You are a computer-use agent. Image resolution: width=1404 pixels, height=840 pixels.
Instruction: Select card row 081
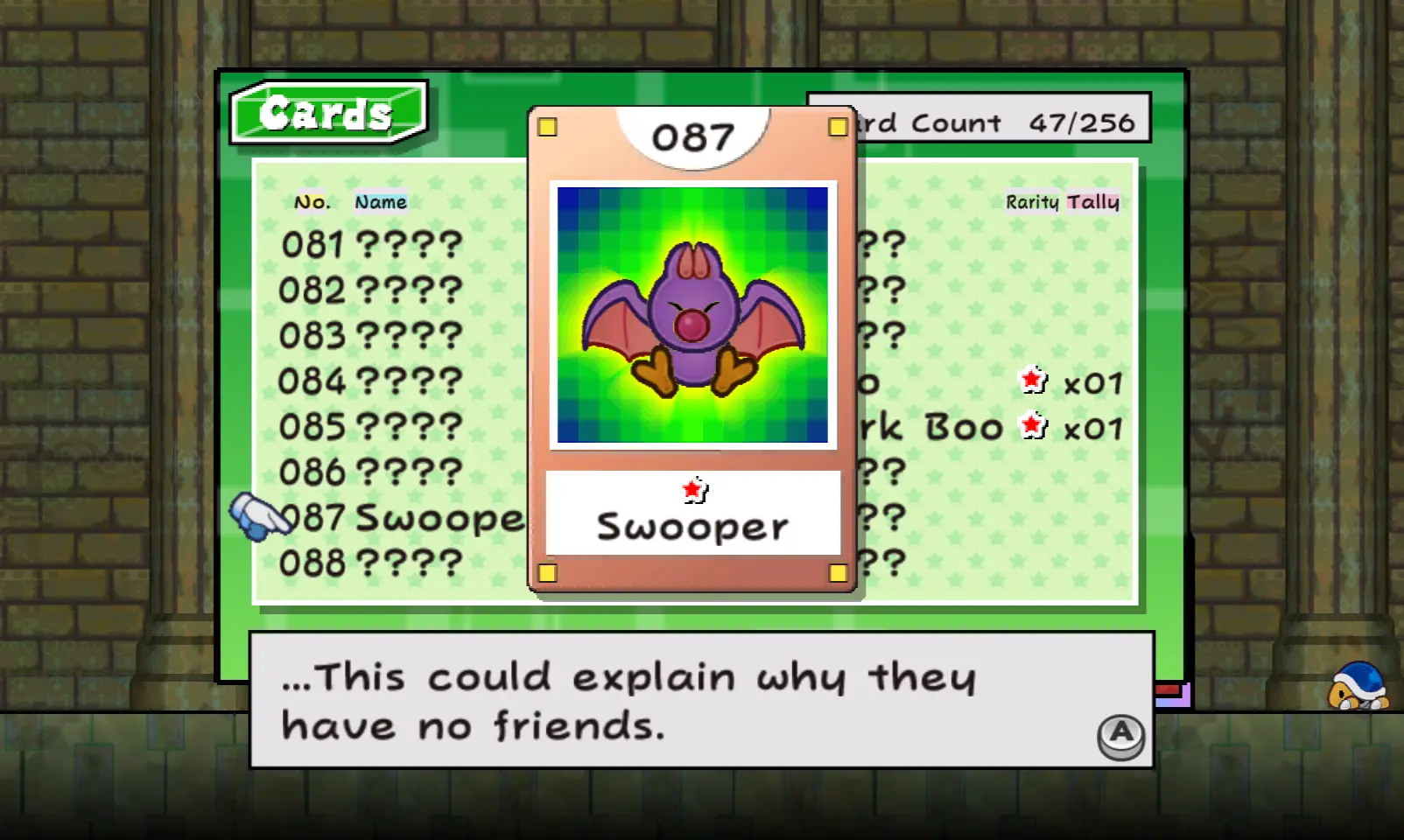pyautogui.click(x=371, y=245)
